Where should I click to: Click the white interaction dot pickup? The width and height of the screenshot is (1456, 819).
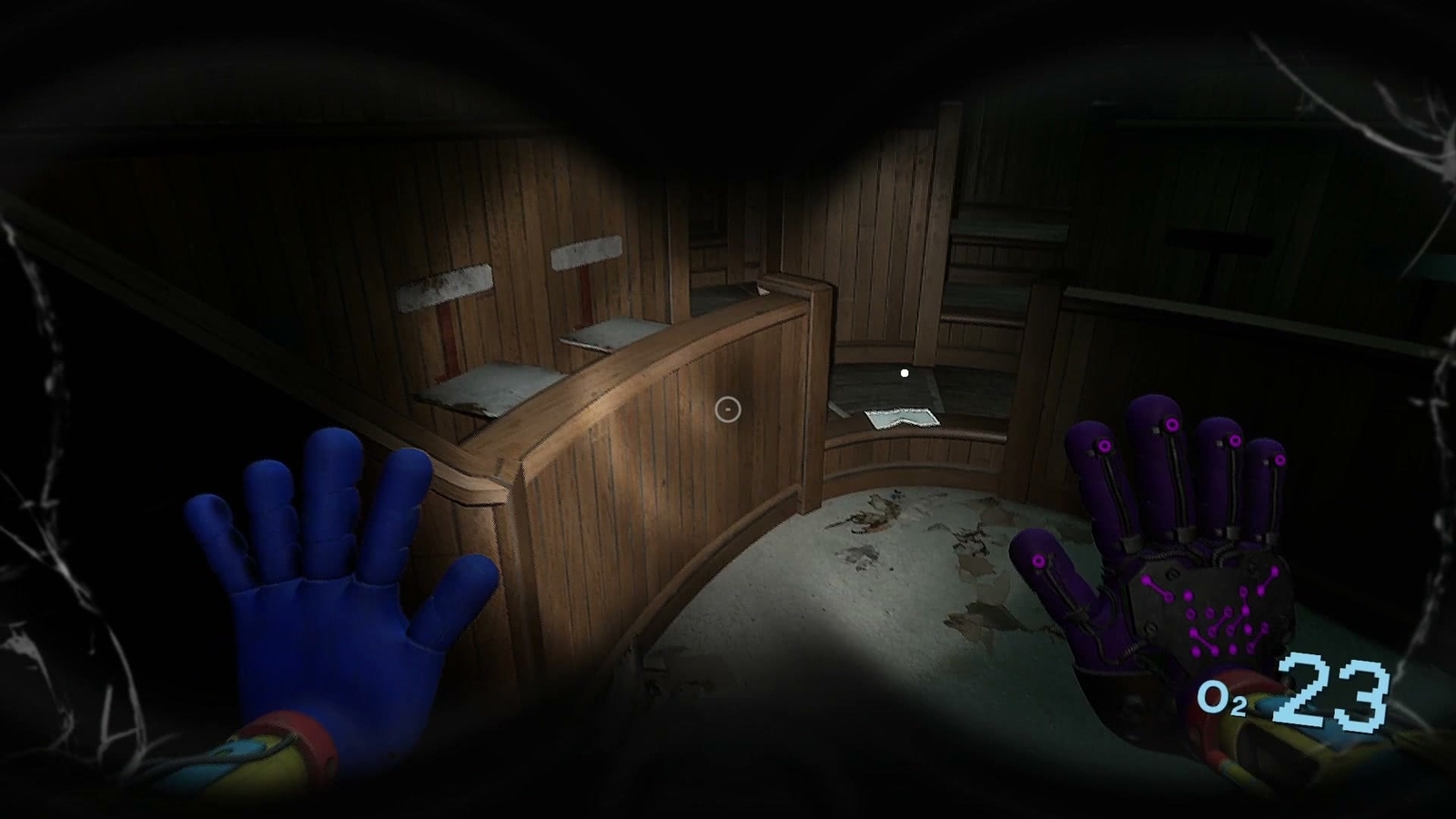point(903,371)
